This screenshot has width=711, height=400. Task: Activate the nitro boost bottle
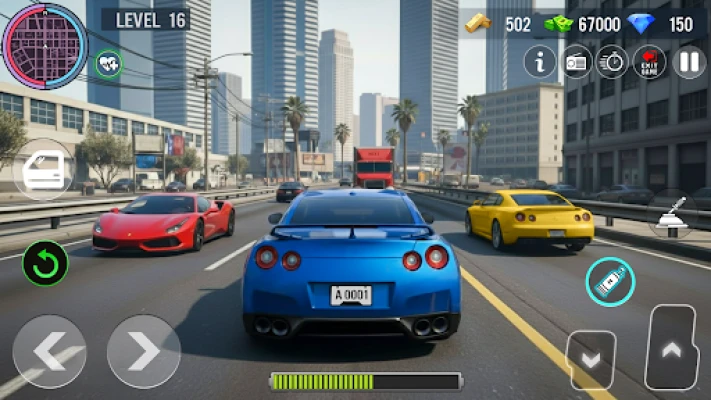click(x=609, y=282)
